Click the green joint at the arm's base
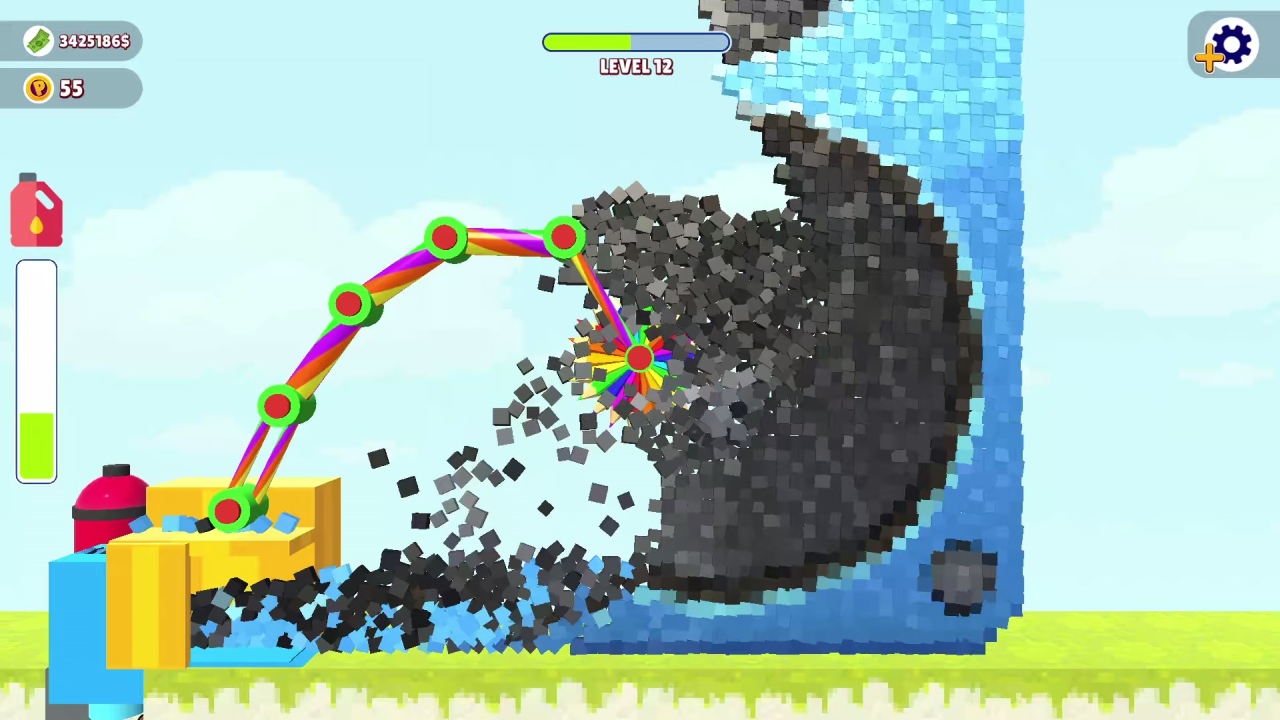The image size is (1280, 720). tap(228, 512)
